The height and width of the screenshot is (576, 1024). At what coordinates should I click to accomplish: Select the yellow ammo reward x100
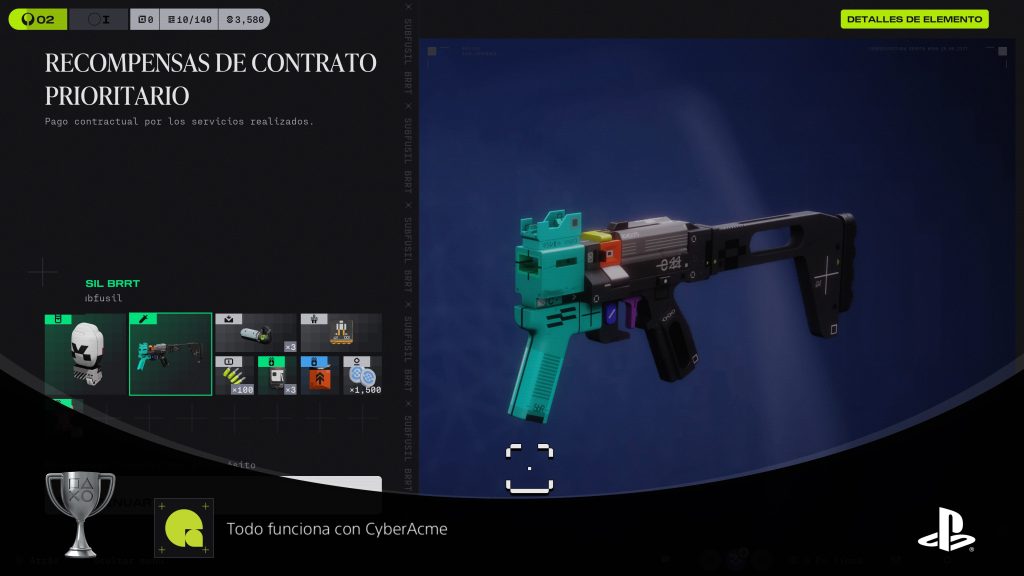(234, 375)
